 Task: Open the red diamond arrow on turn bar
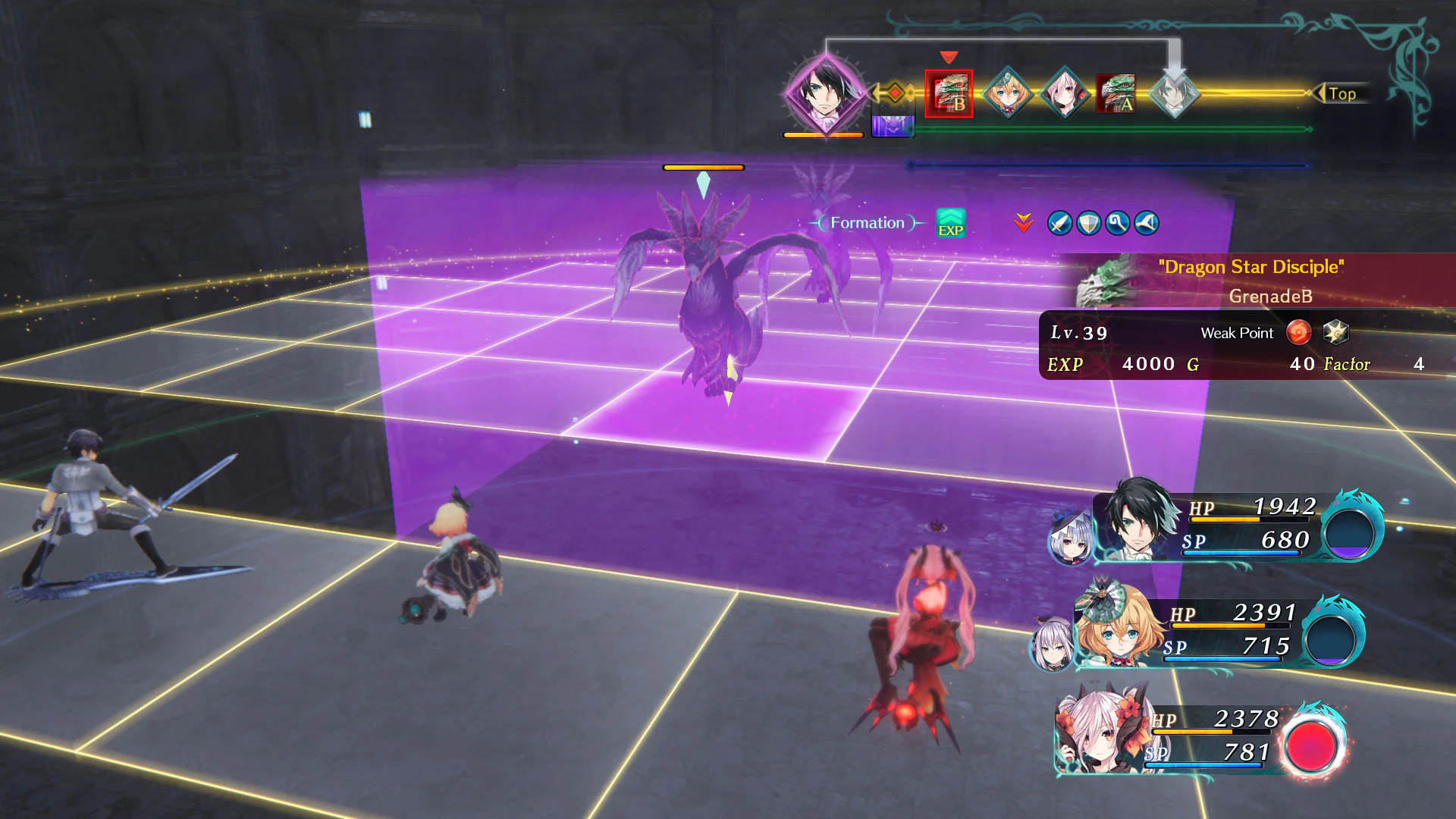(896, 93)
